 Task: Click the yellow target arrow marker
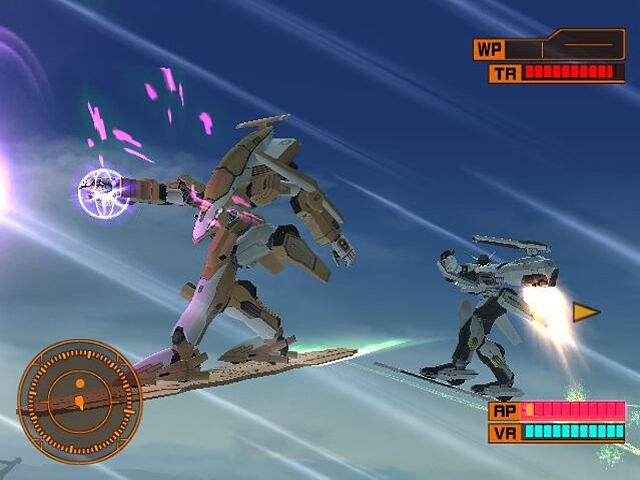[585, 313]
